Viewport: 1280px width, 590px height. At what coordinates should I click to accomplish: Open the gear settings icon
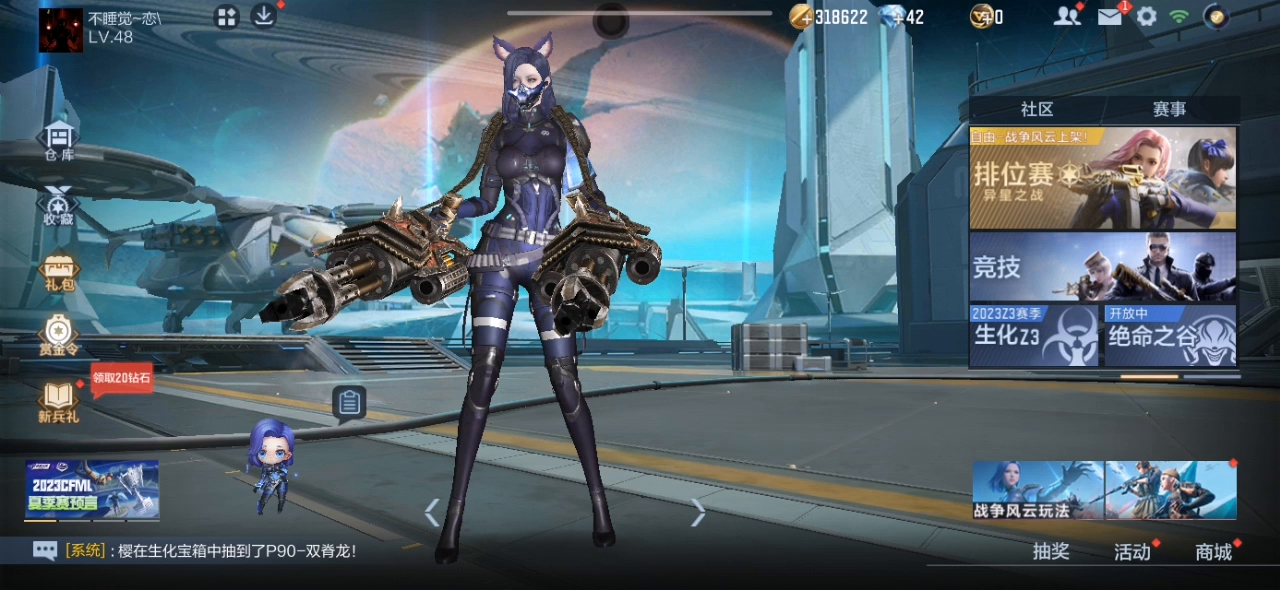tap(1147, 16)
